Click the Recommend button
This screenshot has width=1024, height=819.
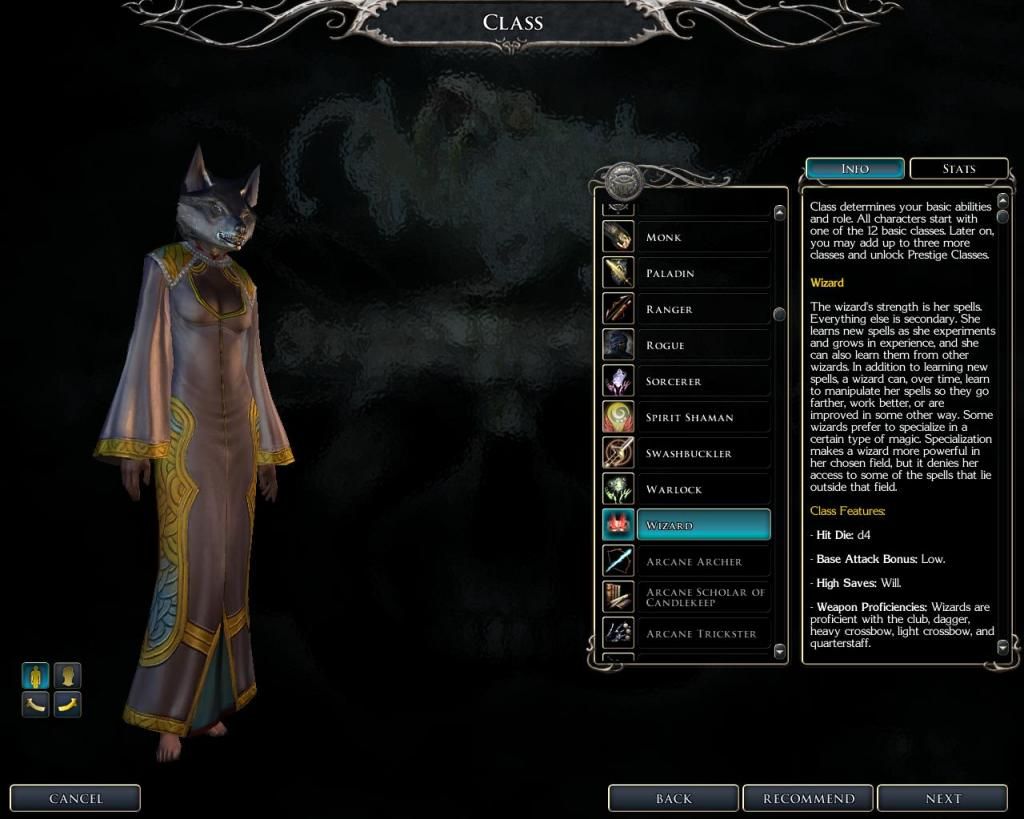(809, 798)
